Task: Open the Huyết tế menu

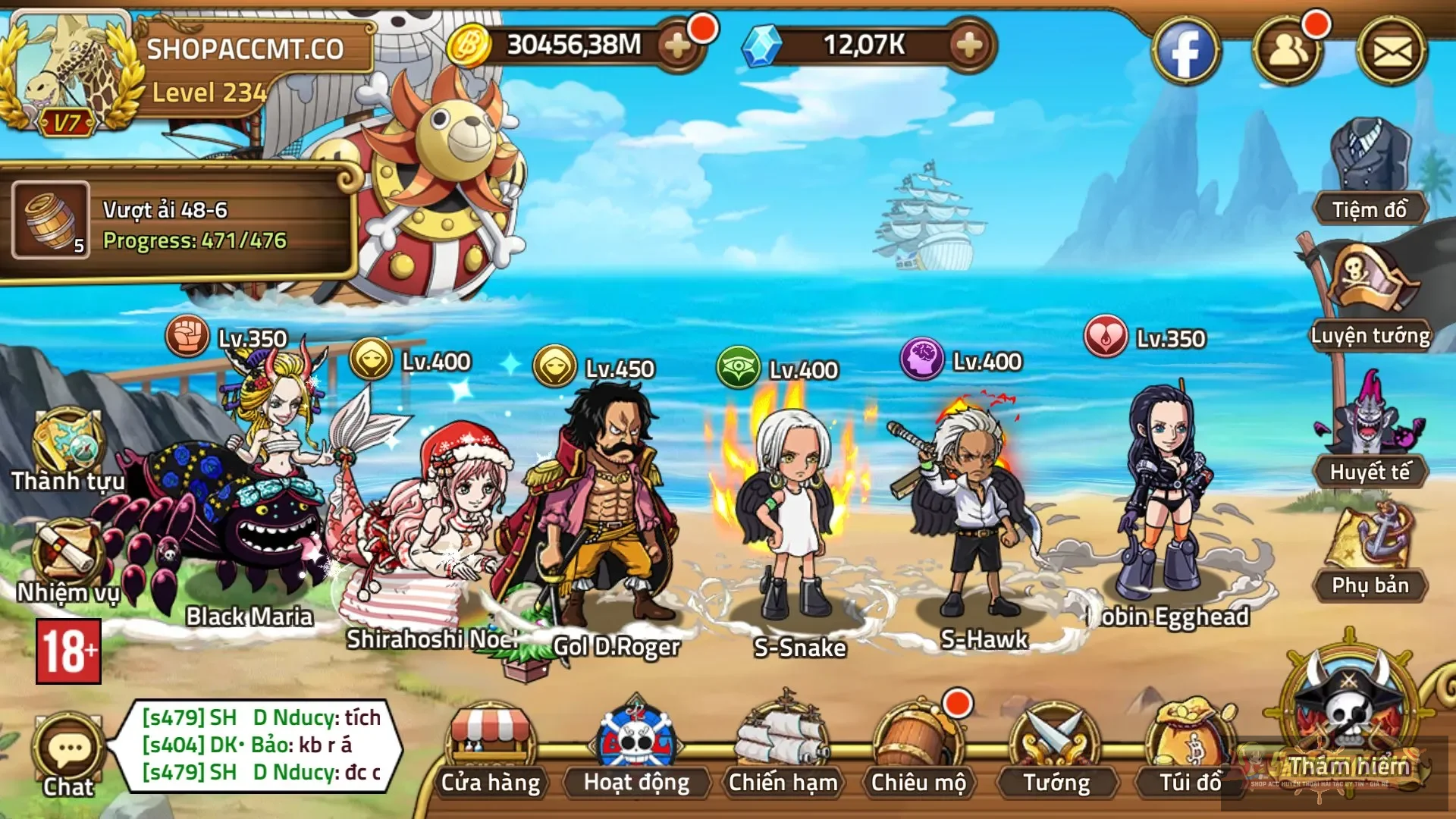Action: coord(1370,432)
